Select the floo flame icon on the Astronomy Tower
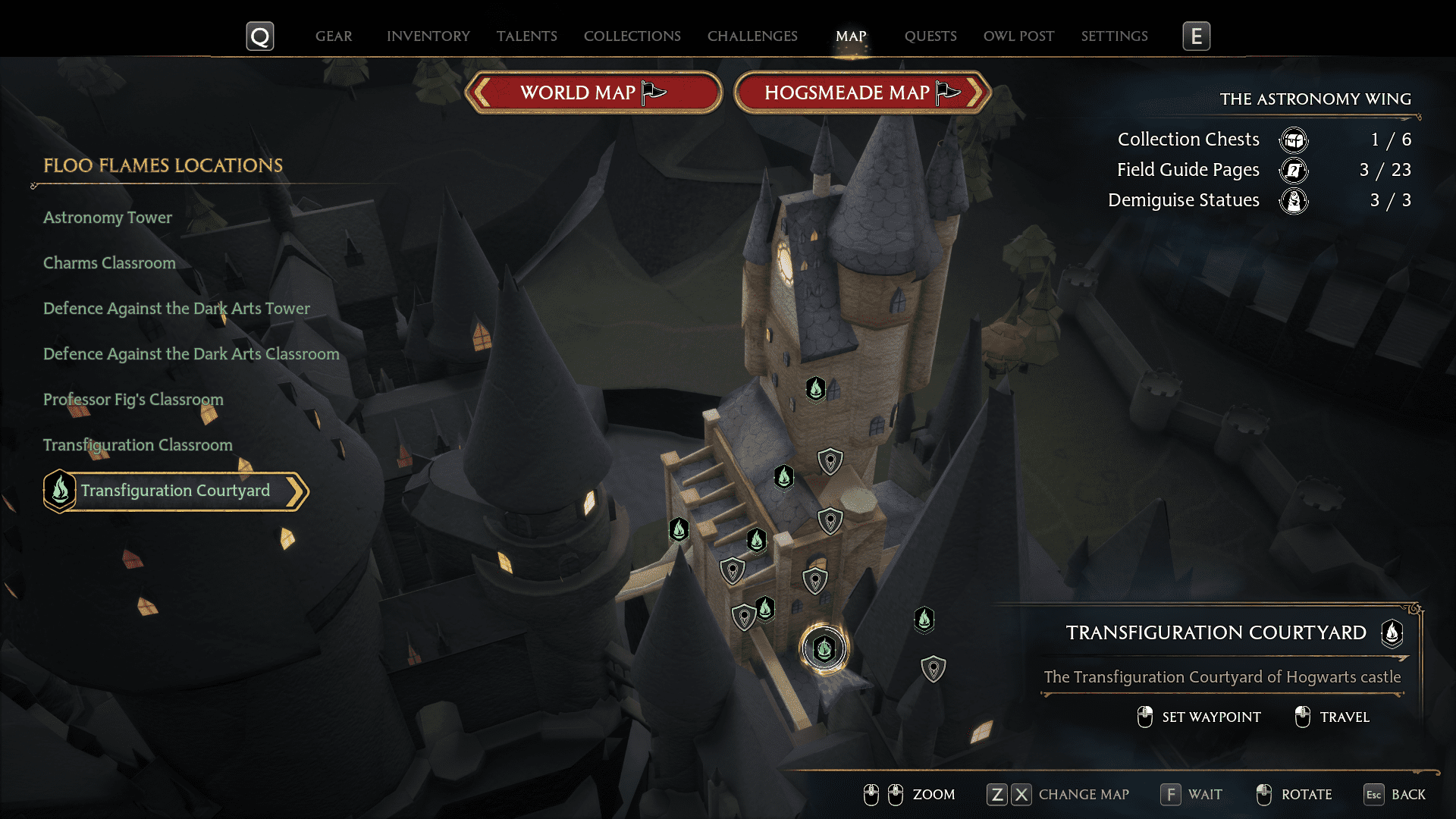This screenshot has height=819, width=1456. click(x=814, y=389)
